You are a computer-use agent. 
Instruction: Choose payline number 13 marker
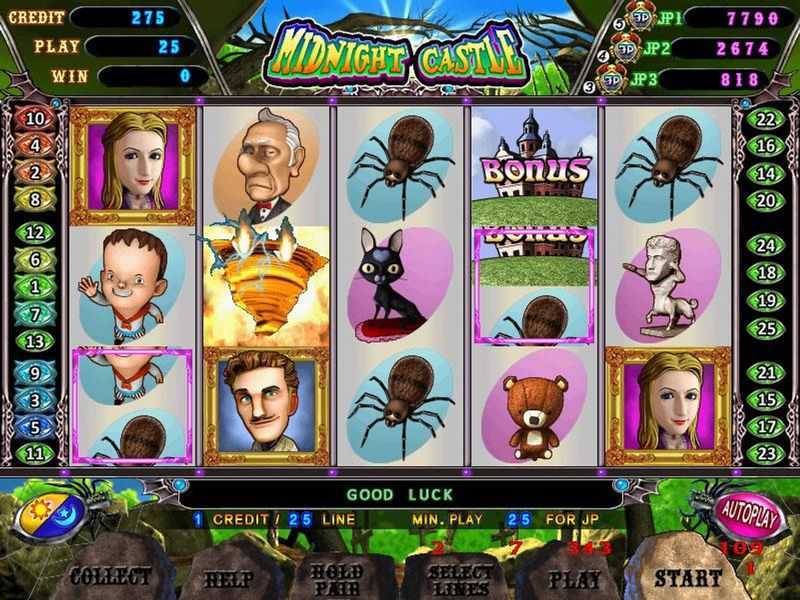35,341
